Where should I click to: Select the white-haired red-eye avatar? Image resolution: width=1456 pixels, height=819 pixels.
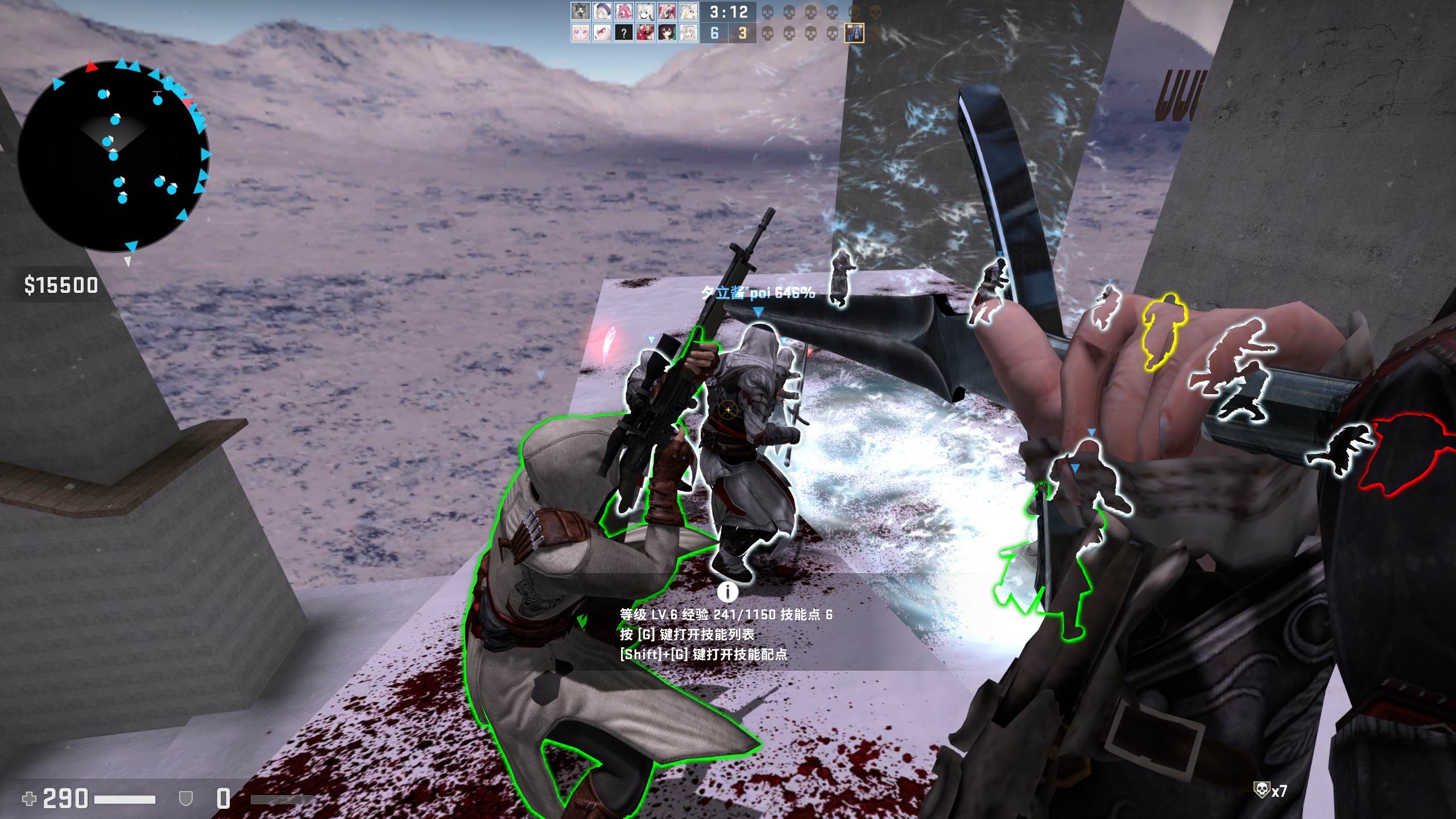click(602, 33)
